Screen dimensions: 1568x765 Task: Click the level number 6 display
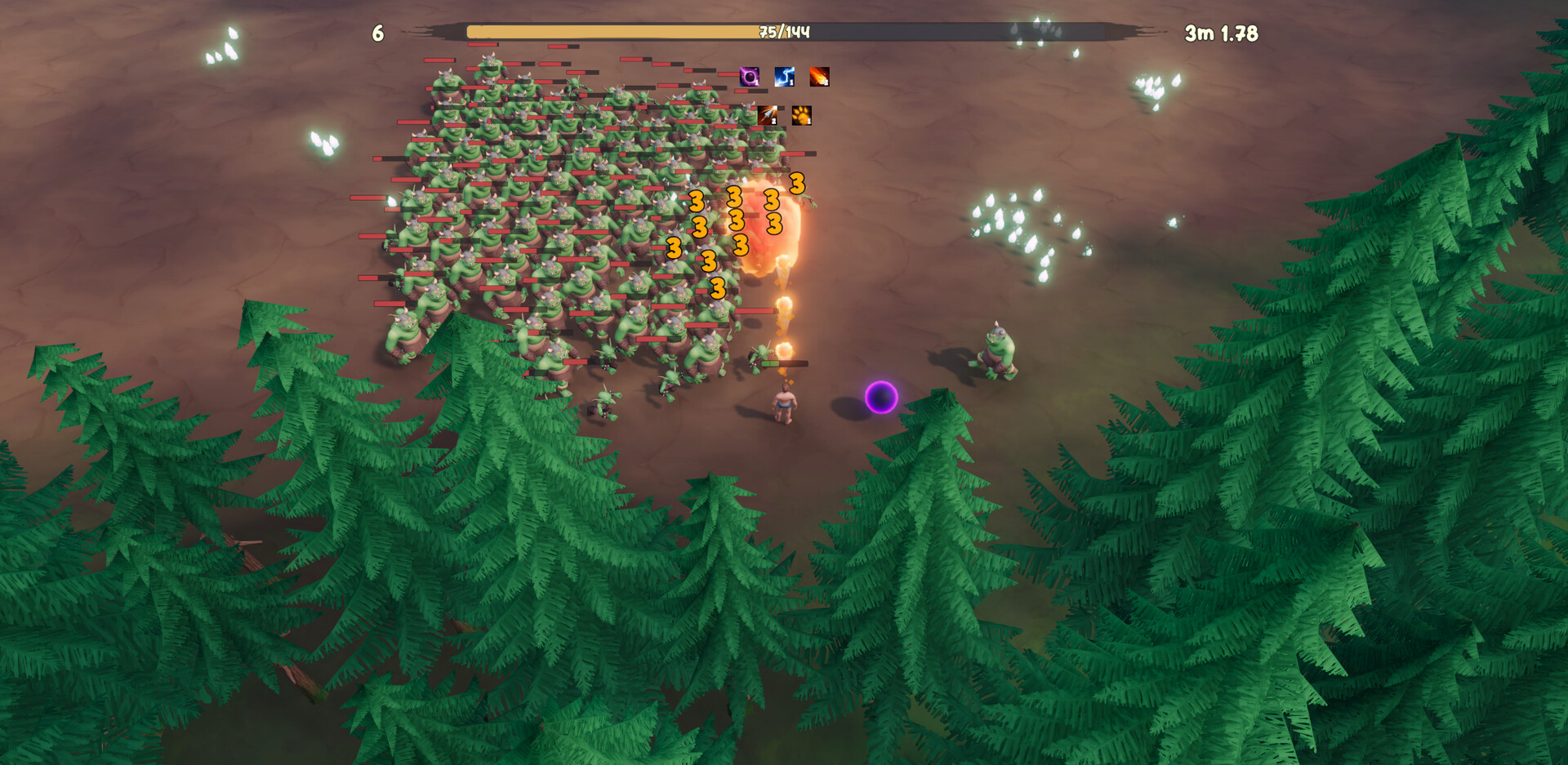coord(377,33)
